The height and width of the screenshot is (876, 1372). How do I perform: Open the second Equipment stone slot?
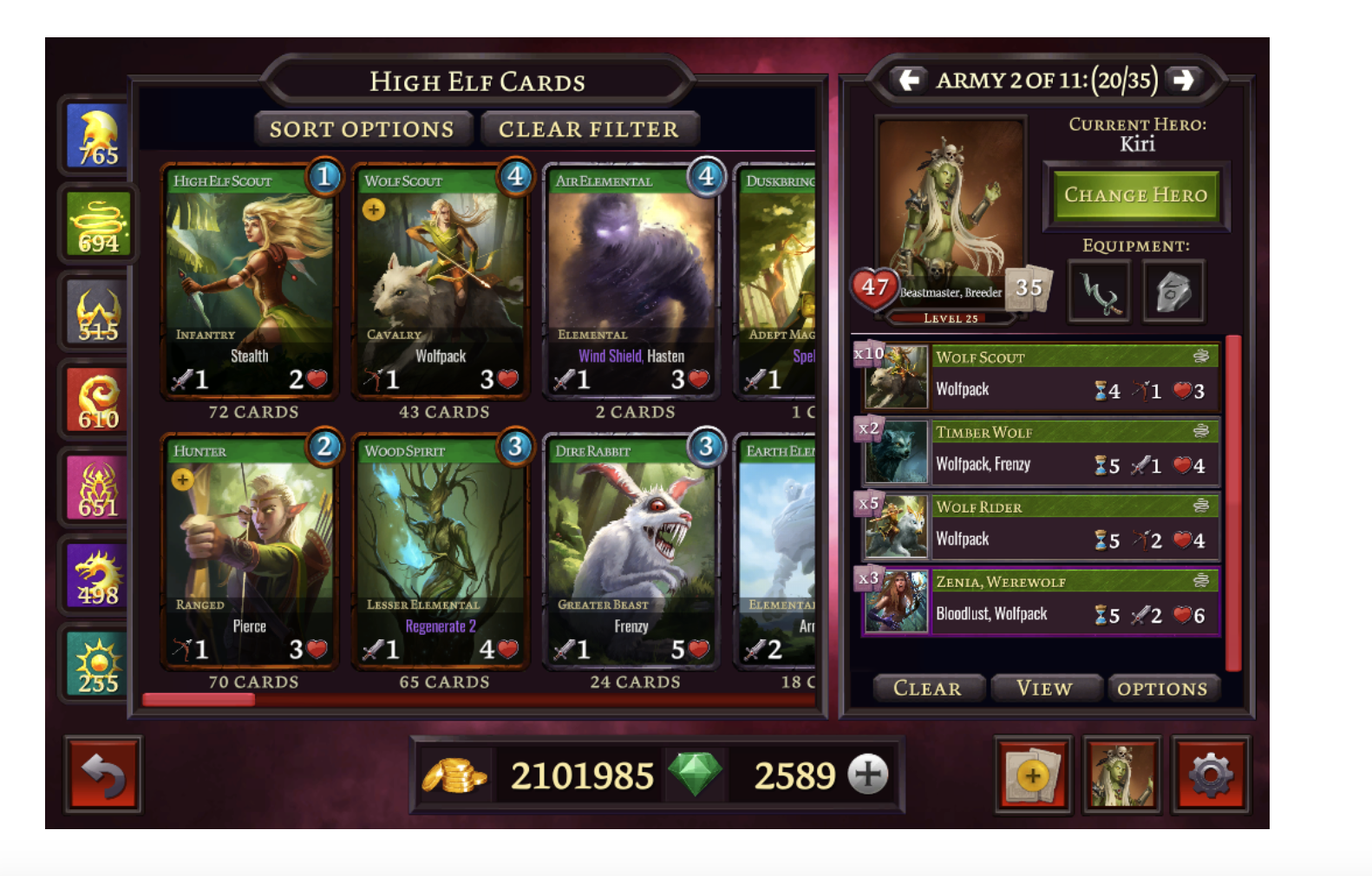click(1175, 292)
